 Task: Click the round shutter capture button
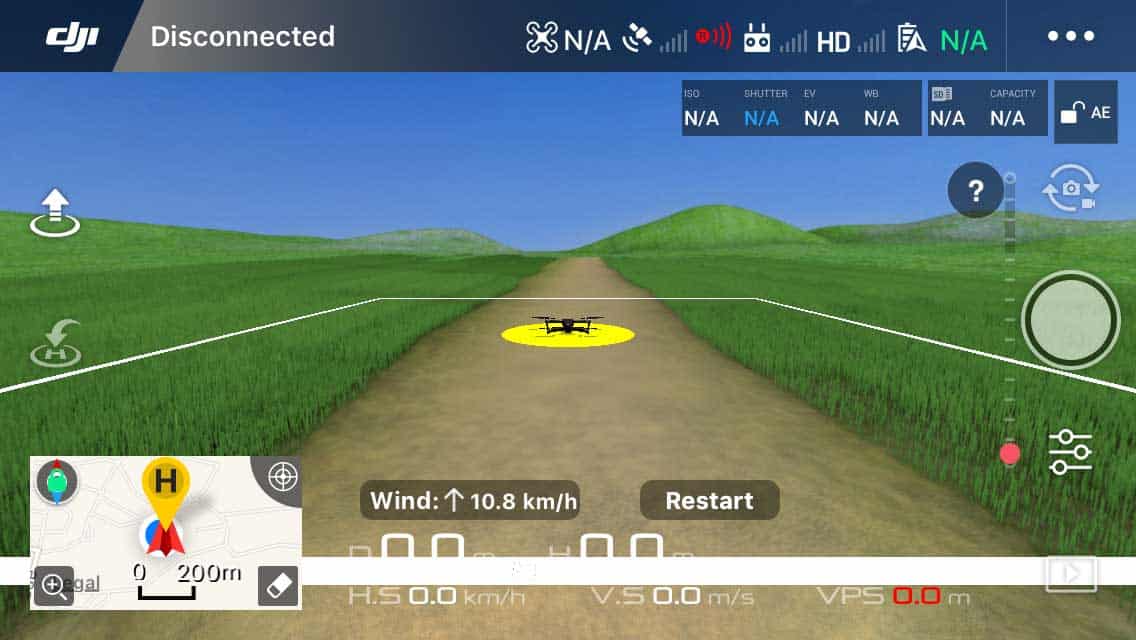pos(1070,320)
